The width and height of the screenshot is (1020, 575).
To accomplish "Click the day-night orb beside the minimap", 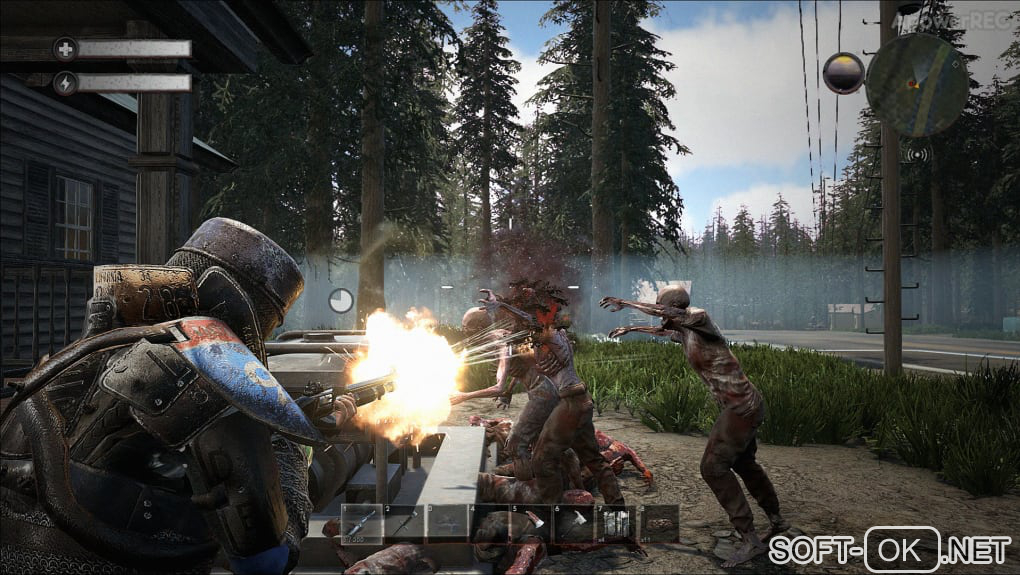I will pyautogui.click(x=843, y=73).
